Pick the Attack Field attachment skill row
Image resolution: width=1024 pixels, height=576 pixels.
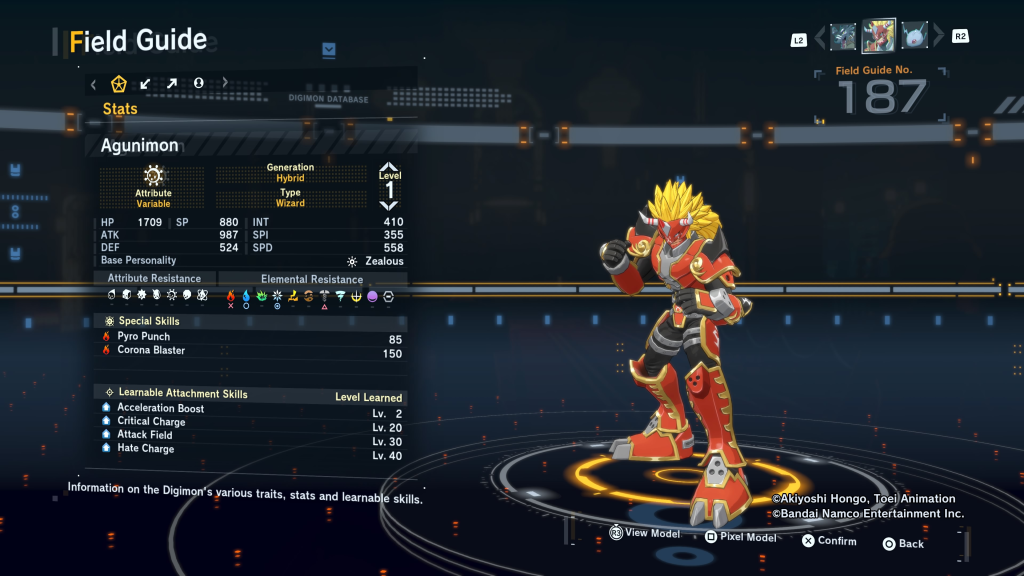145,435
